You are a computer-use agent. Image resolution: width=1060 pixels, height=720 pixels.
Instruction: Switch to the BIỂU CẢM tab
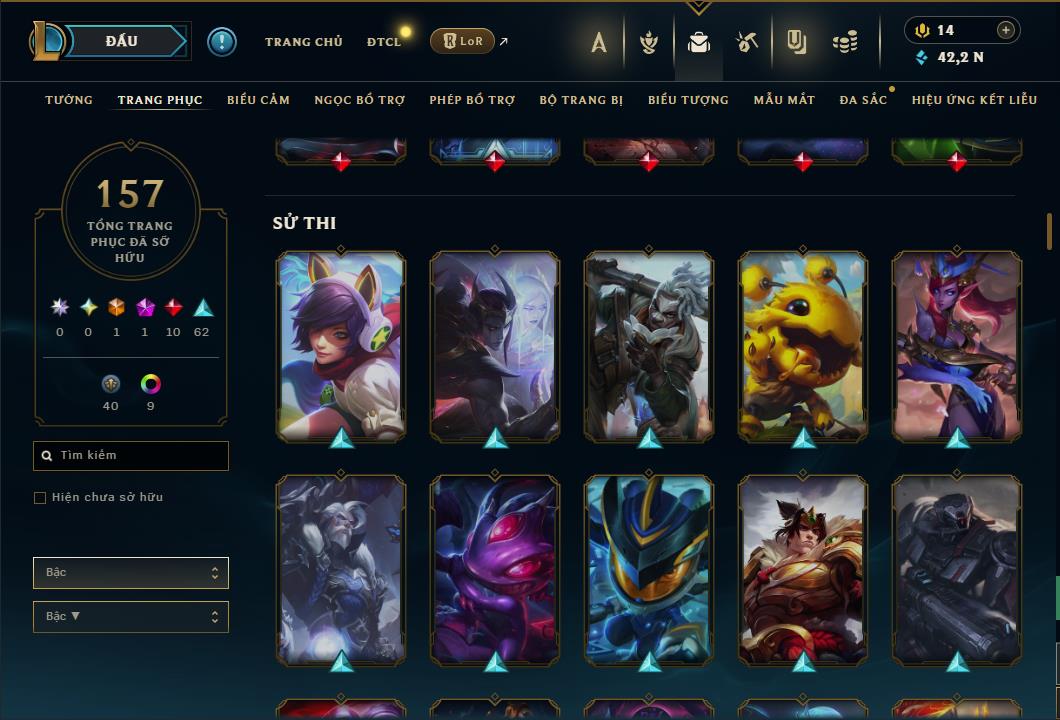258,100
